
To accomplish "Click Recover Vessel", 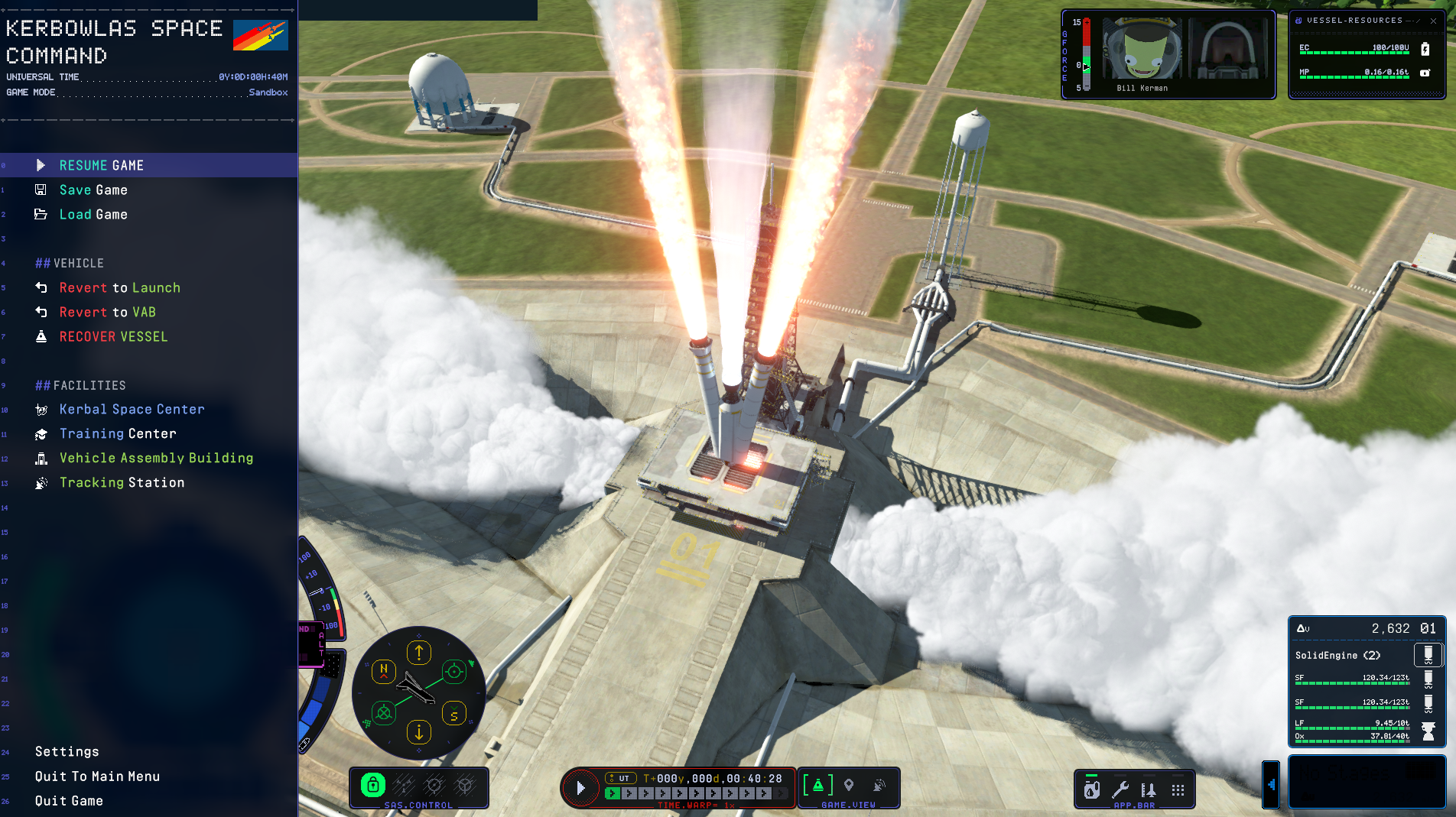I will [x=113, y=336].
